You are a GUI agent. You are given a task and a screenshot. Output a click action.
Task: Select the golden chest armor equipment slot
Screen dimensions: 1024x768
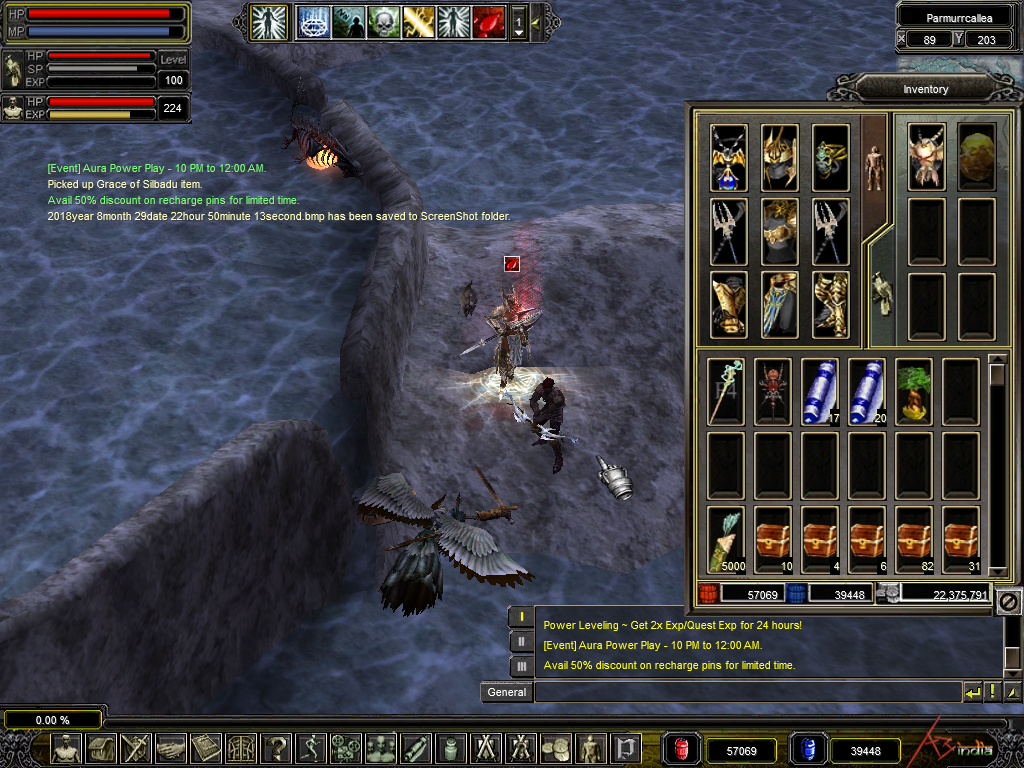click(x=779, y=231)
